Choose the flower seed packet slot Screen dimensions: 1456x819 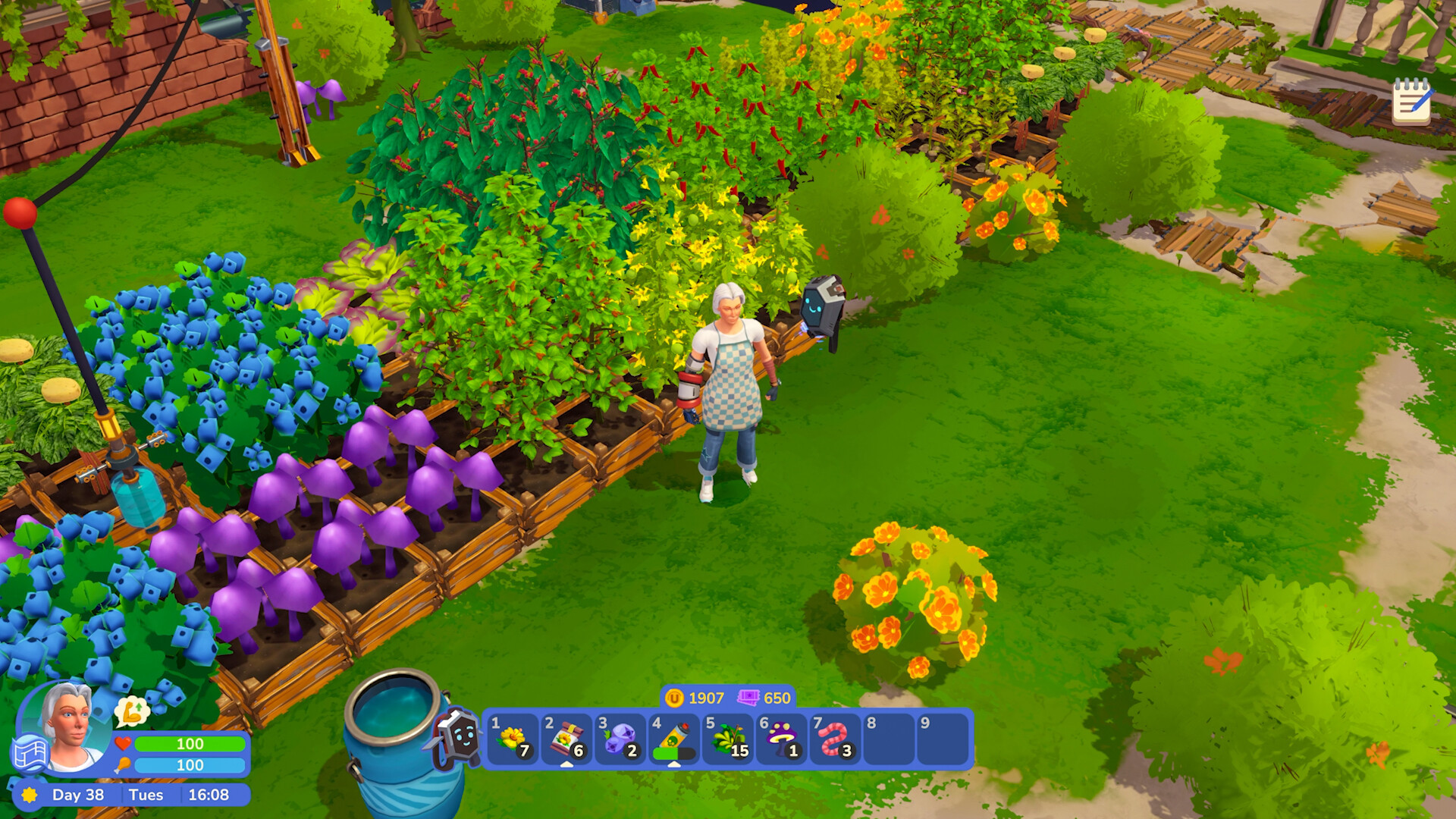566,738
